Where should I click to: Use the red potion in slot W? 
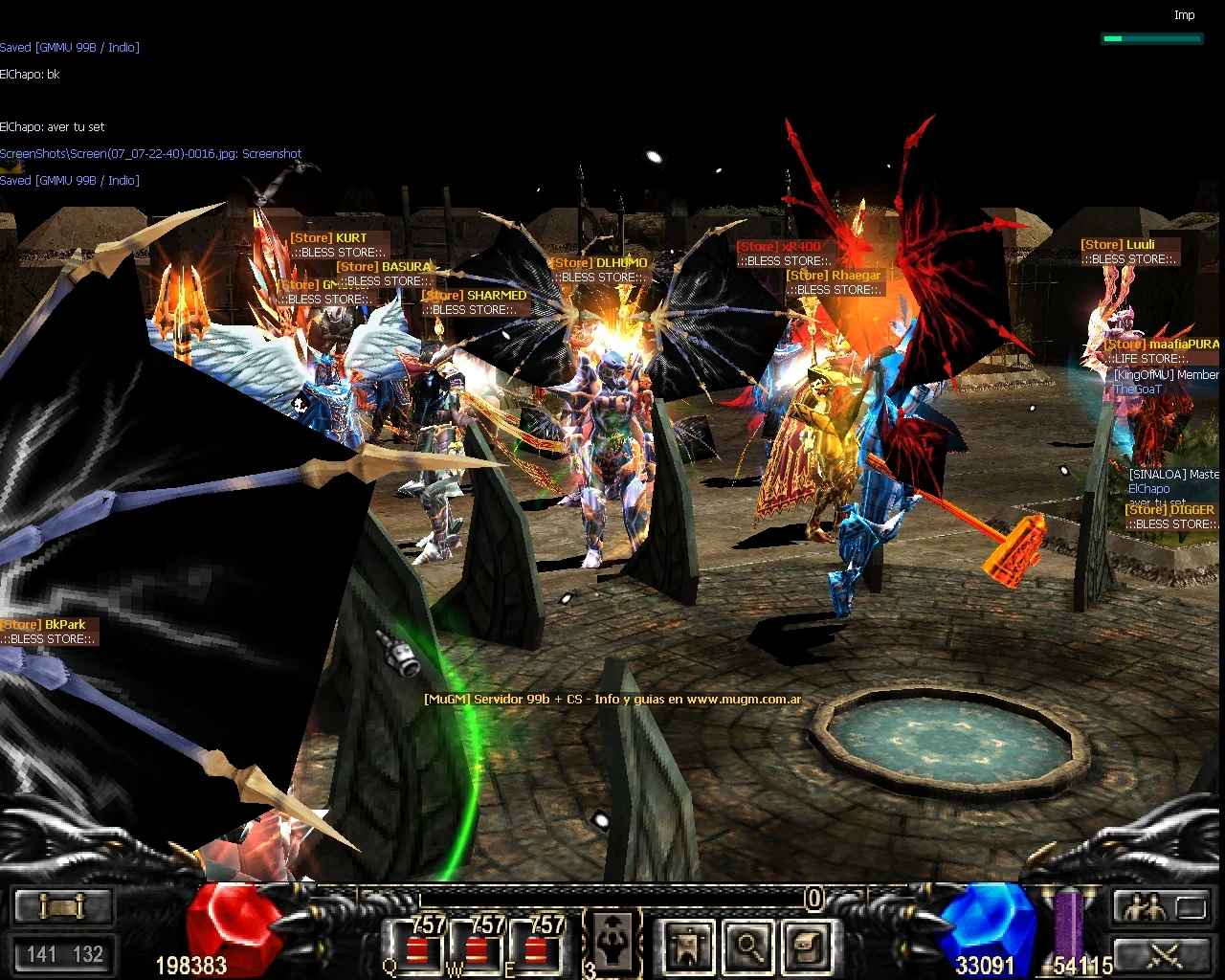click(x=477, y=948)
